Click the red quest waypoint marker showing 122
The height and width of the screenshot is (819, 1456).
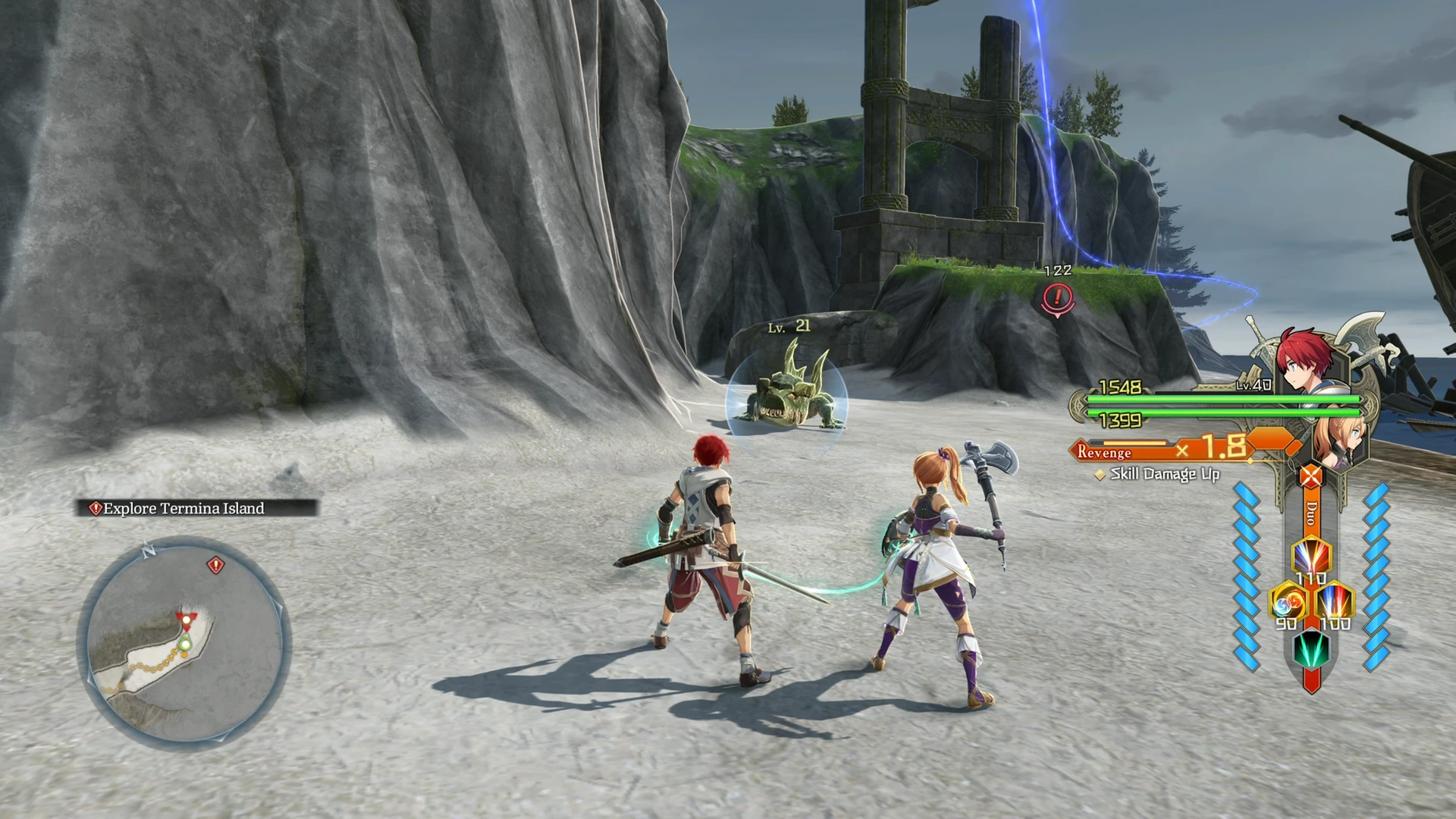1058,297
